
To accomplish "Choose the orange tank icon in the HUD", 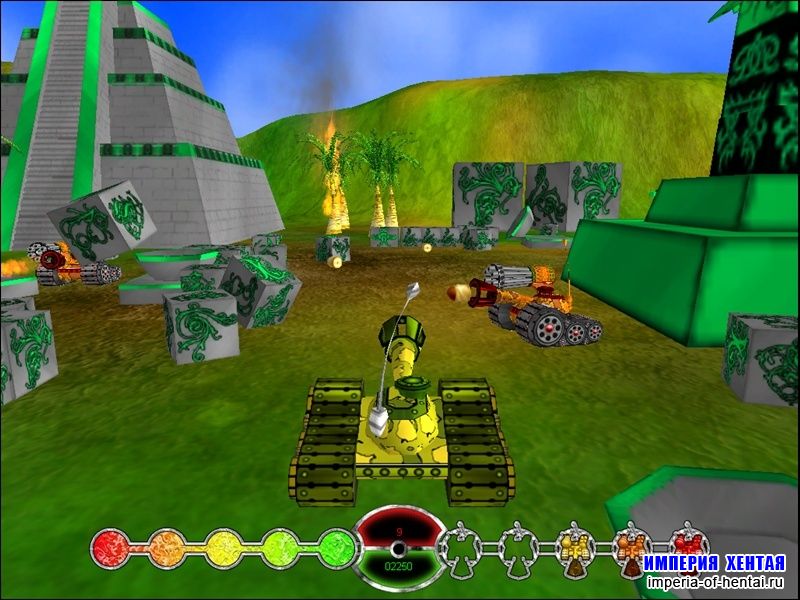I will tap(631, 548).
